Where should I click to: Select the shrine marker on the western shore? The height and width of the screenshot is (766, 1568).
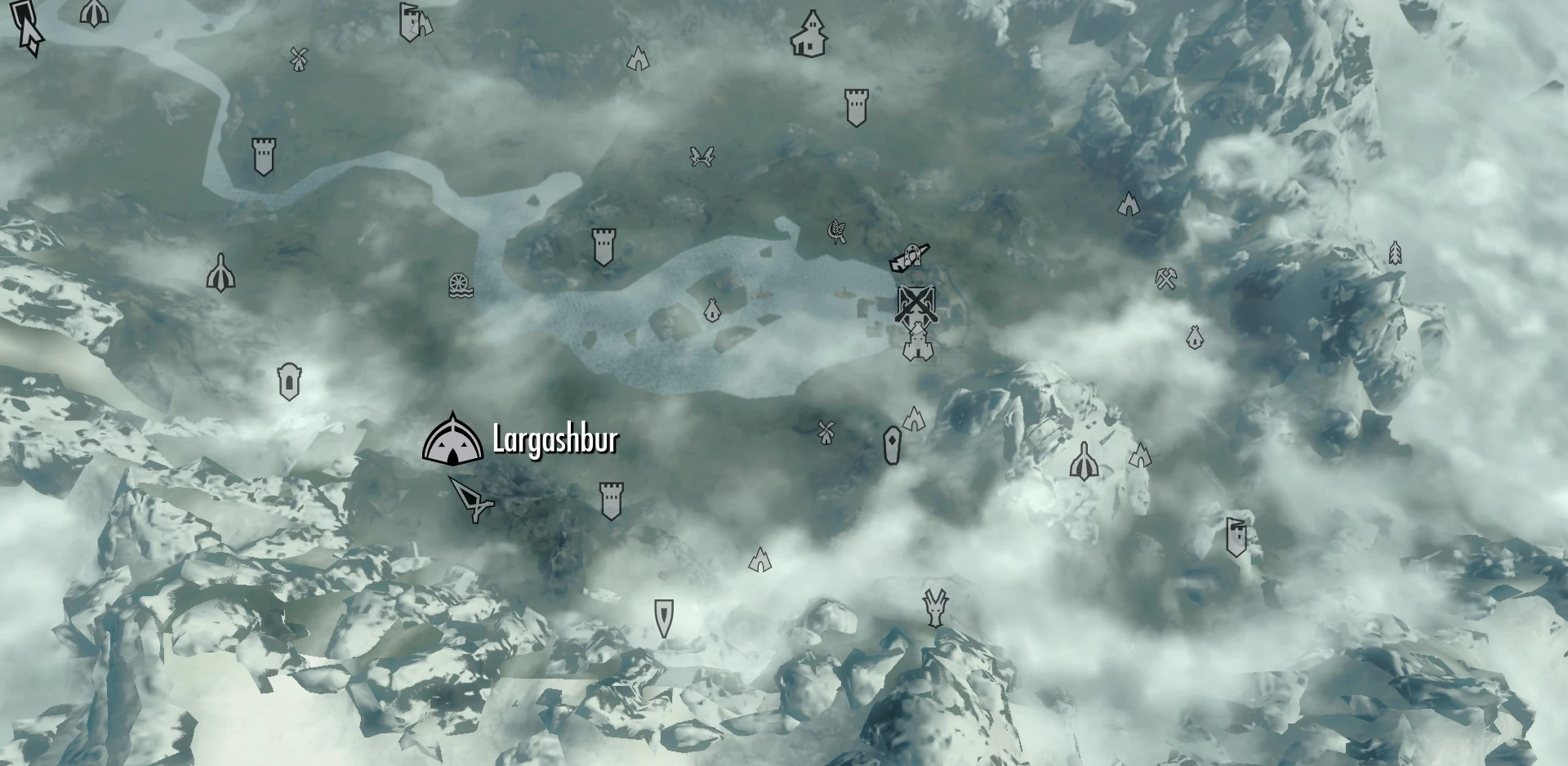coord(220,272)
